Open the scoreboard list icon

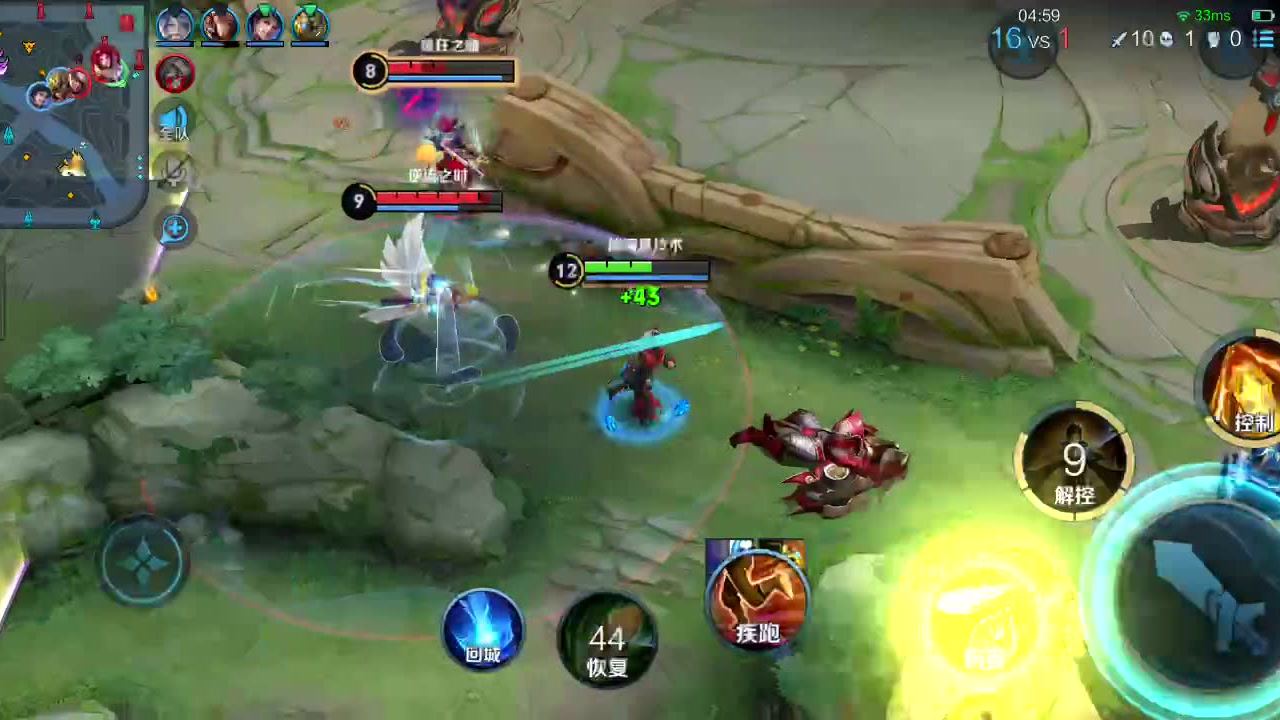click(1262, 39)
